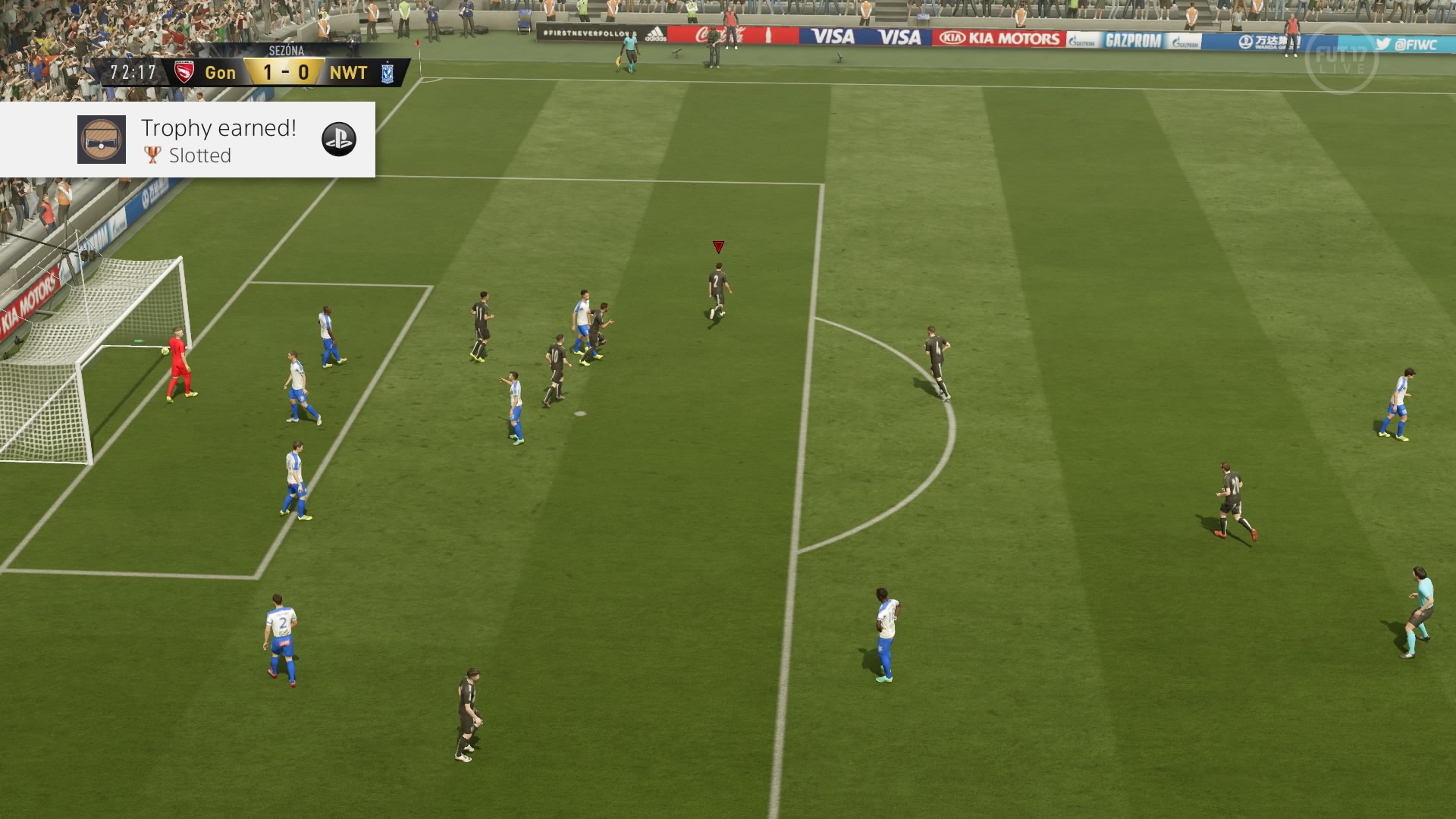The image size is (1456, 819).
Task: Select the orange trophy cup icon beside Slotted
Action: (x=151, y=156)
